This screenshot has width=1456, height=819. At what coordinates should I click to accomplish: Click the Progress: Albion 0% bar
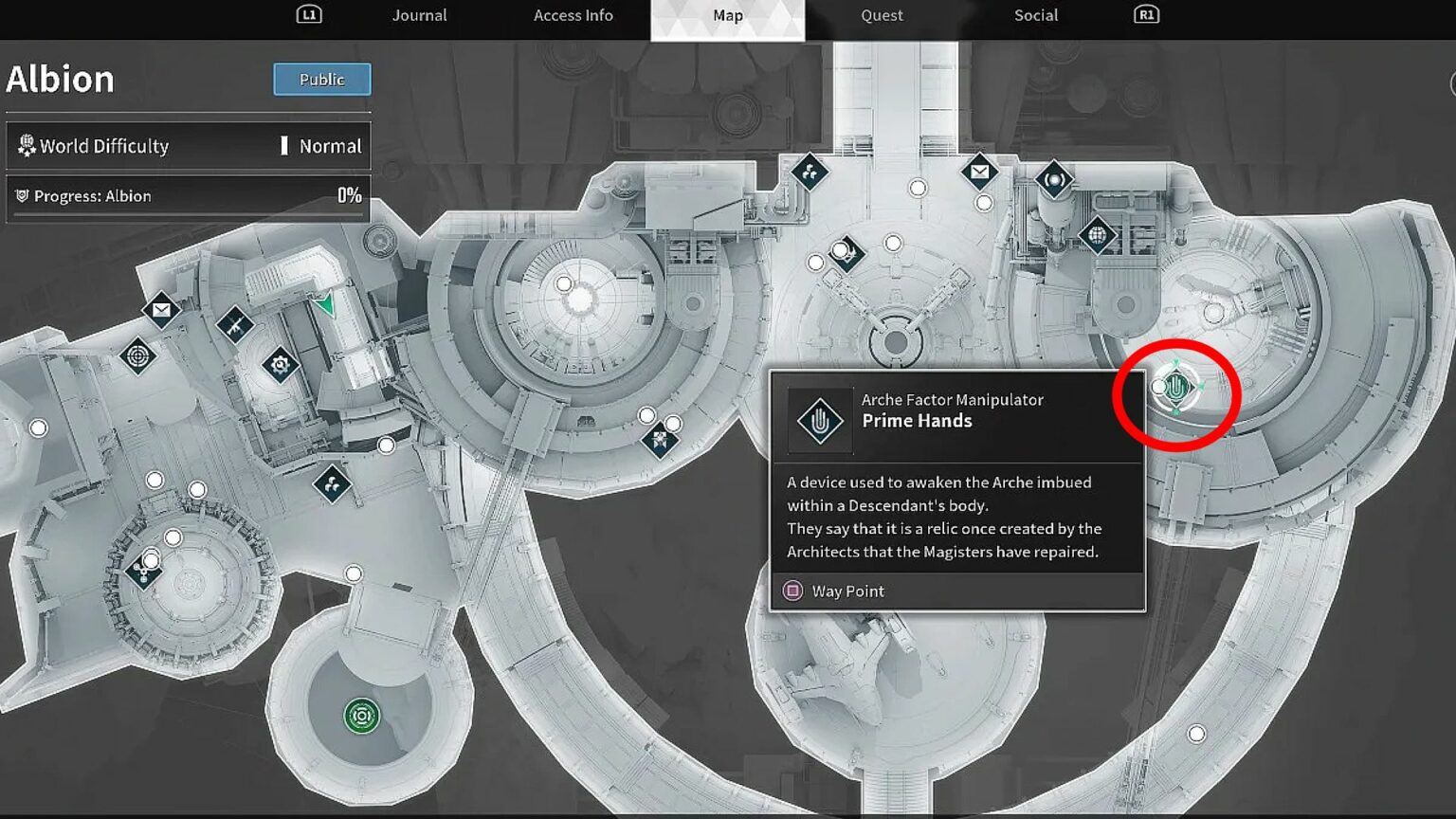[187, 196]
